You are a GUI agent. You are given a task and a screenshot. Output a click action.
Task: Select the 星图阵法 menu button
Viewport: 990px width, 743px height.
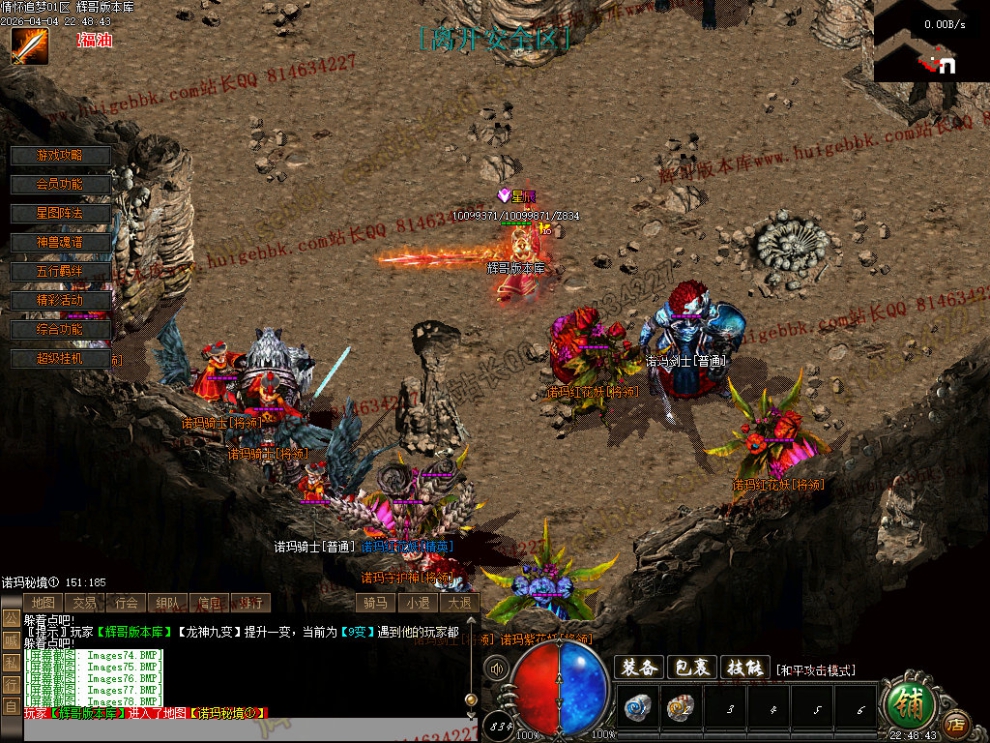coord(60,214)
